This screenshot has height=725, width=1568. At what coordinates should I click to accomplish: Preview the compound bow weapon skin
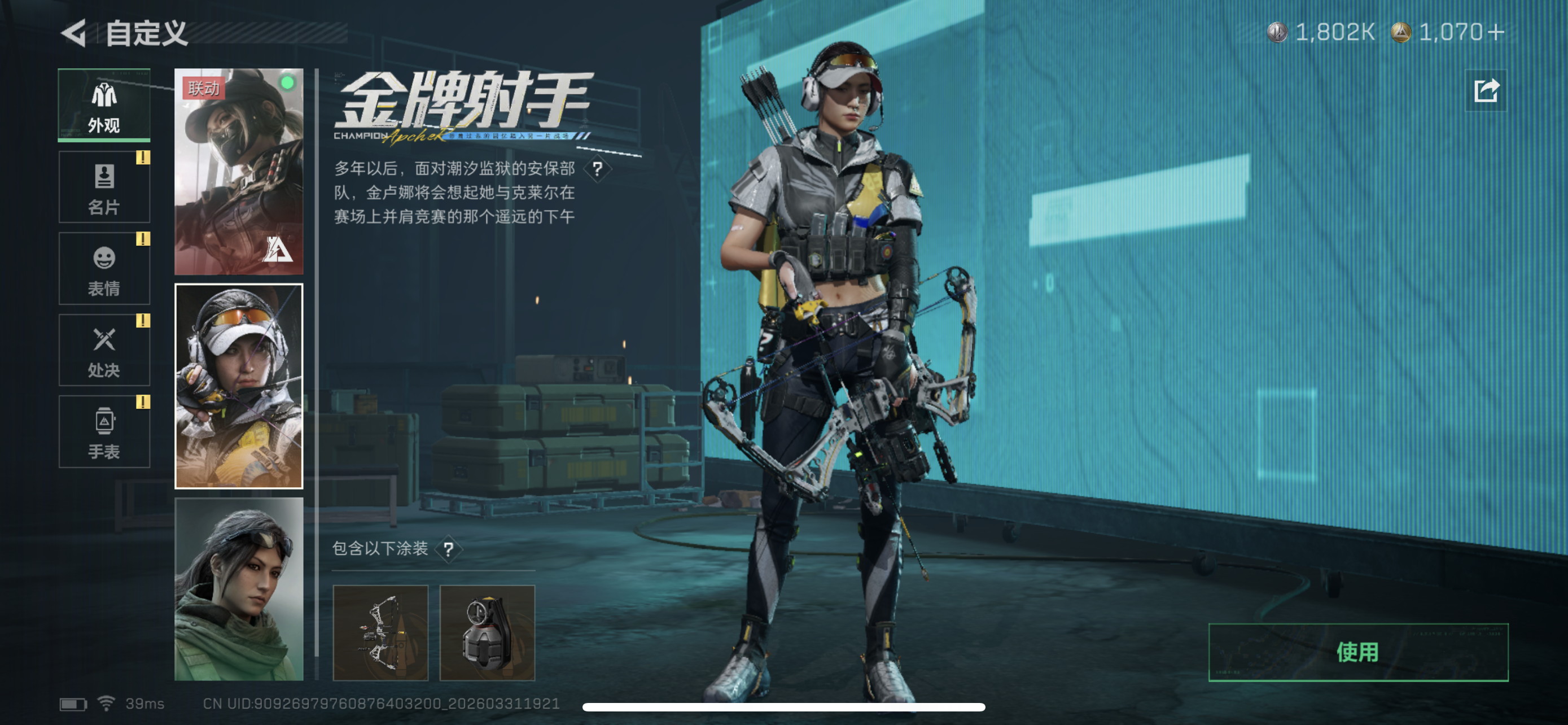382,633
